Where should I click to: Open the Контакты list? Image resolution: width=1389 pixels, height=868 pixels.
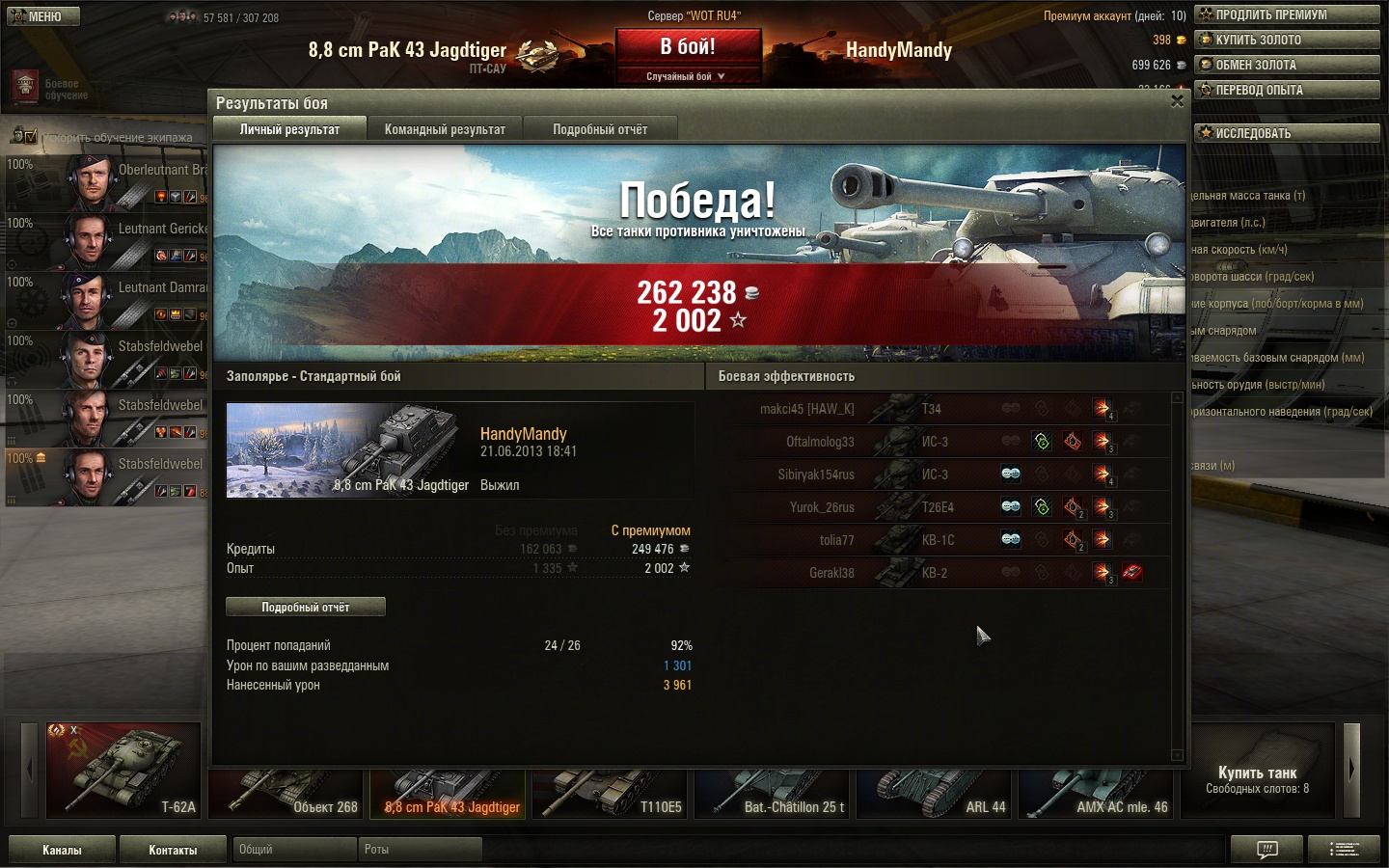point(173,850)
